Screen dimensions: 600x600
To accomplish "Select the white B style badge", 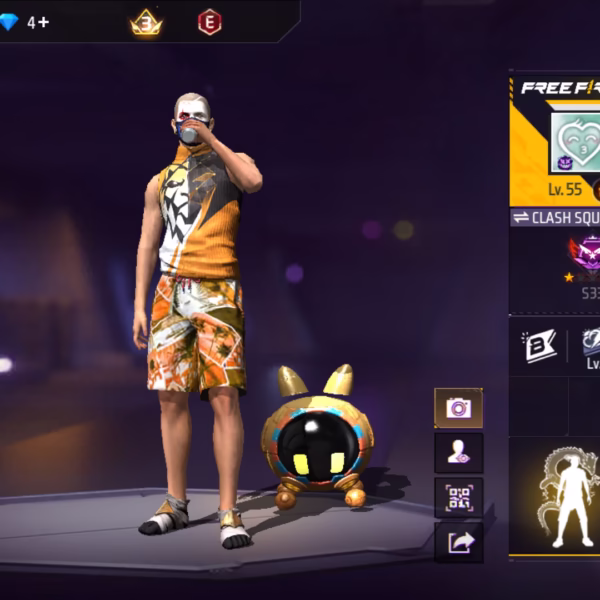I will [538, 345].
